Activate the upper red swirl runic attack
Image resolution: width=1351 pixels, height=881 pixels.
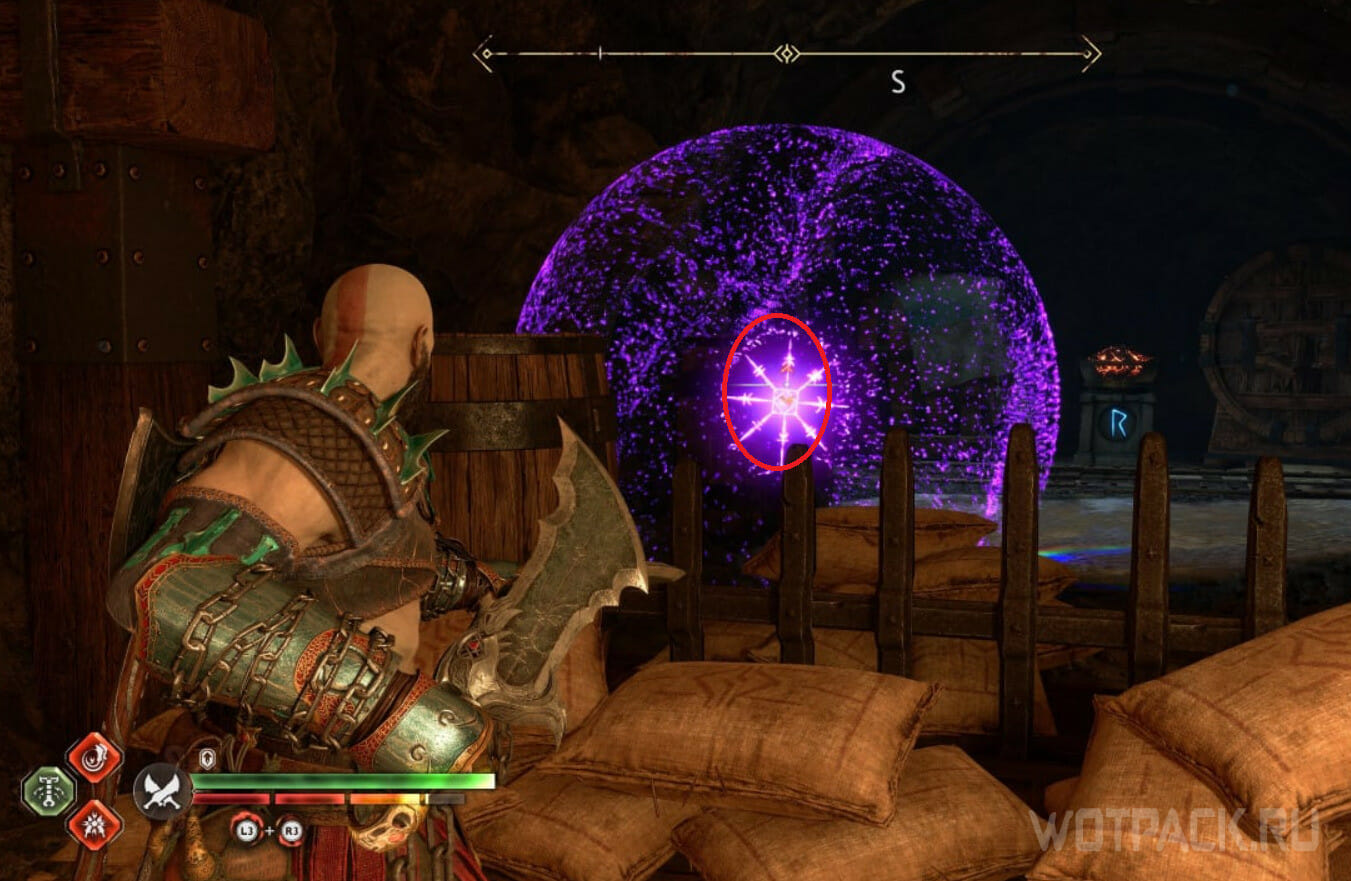pyautogui.click(x=94, y=757)
